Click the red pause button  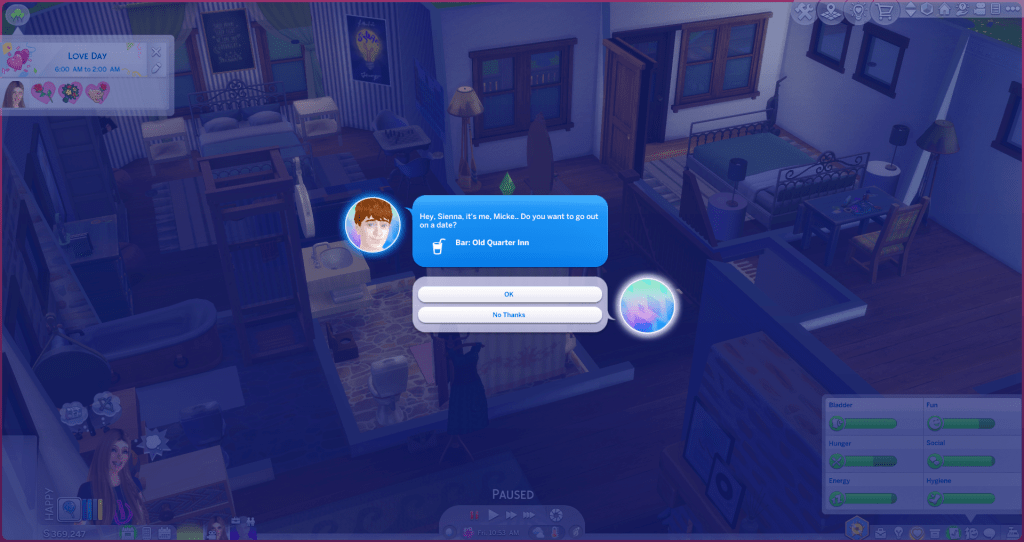coord(475,514)
